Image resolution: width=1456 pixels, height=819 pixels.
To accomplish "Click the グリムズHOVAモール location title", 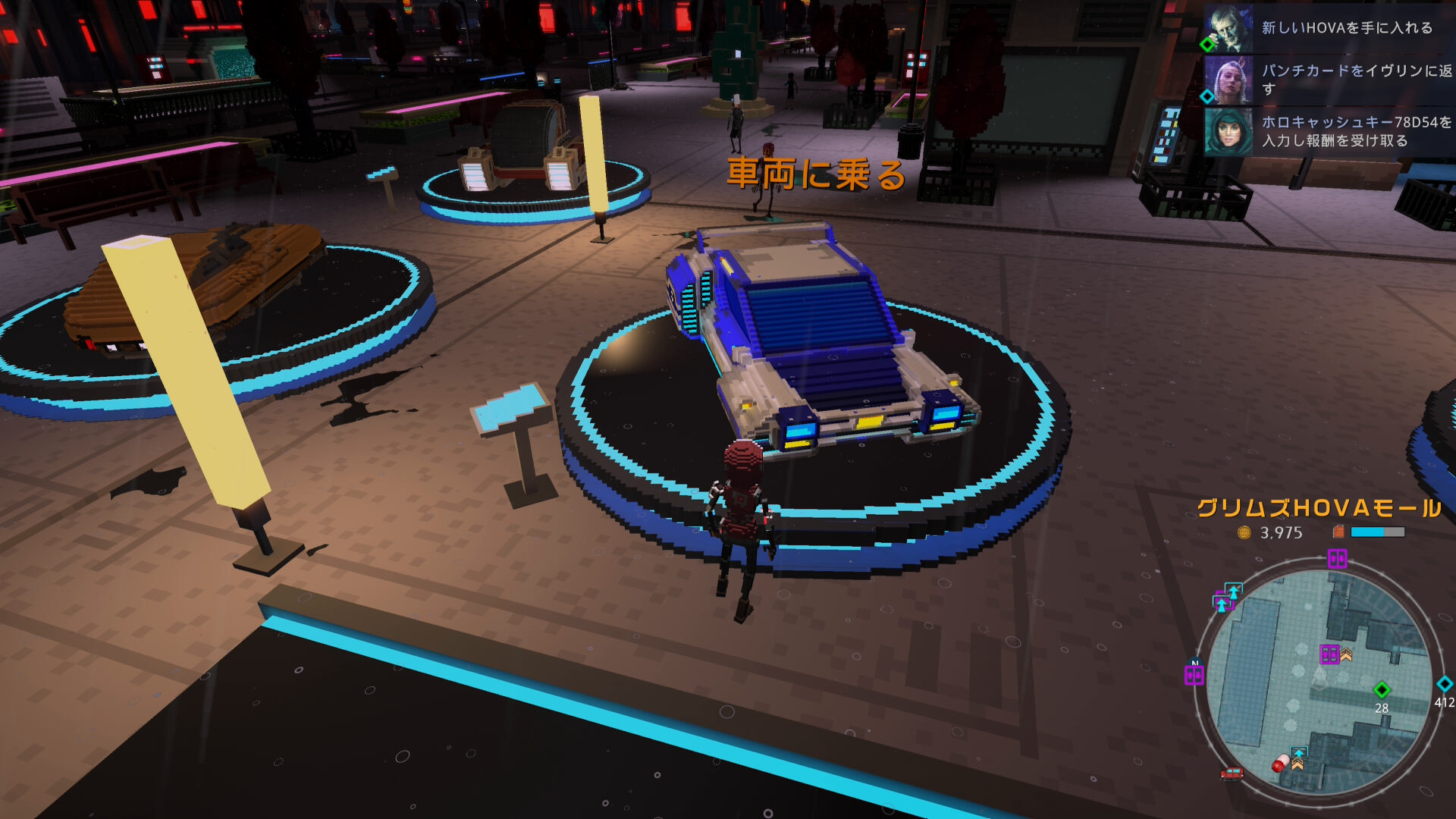I will click(1319, 508).
